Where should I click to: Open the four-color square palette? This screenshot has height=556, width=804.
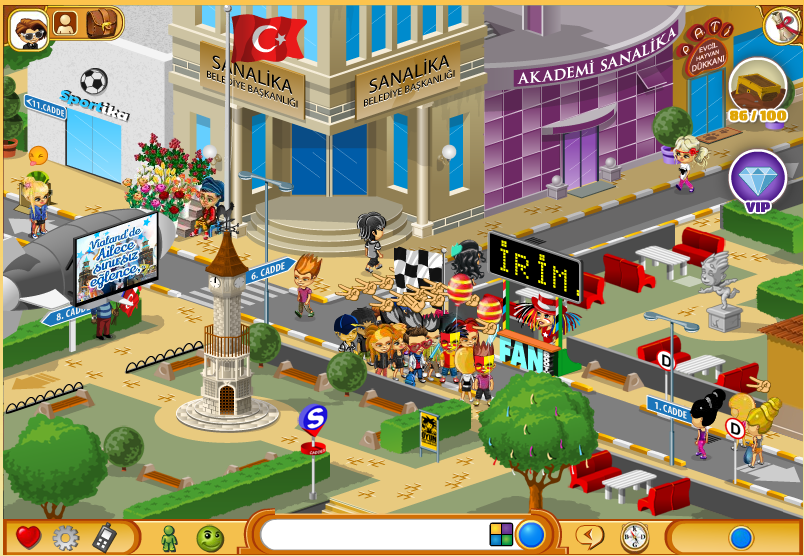501,535
